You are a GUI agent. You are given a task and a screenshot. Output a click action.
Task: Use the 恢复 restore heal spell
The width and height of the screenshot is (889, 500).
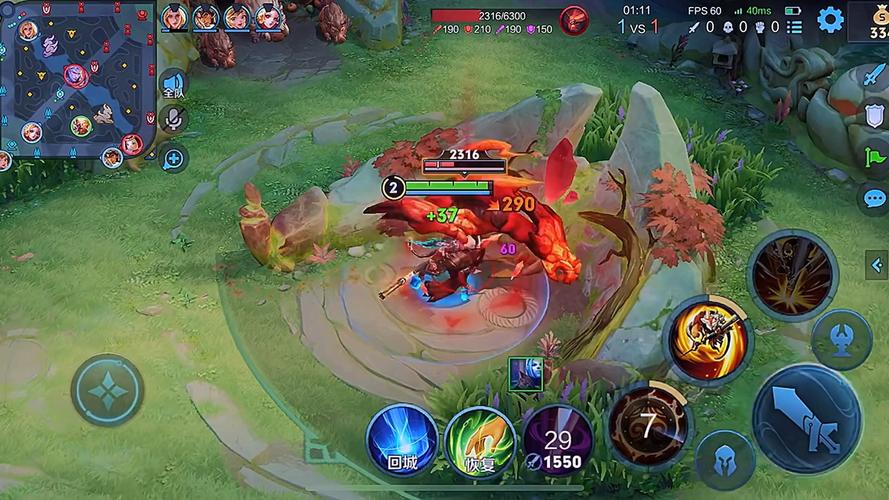point(479,439)
